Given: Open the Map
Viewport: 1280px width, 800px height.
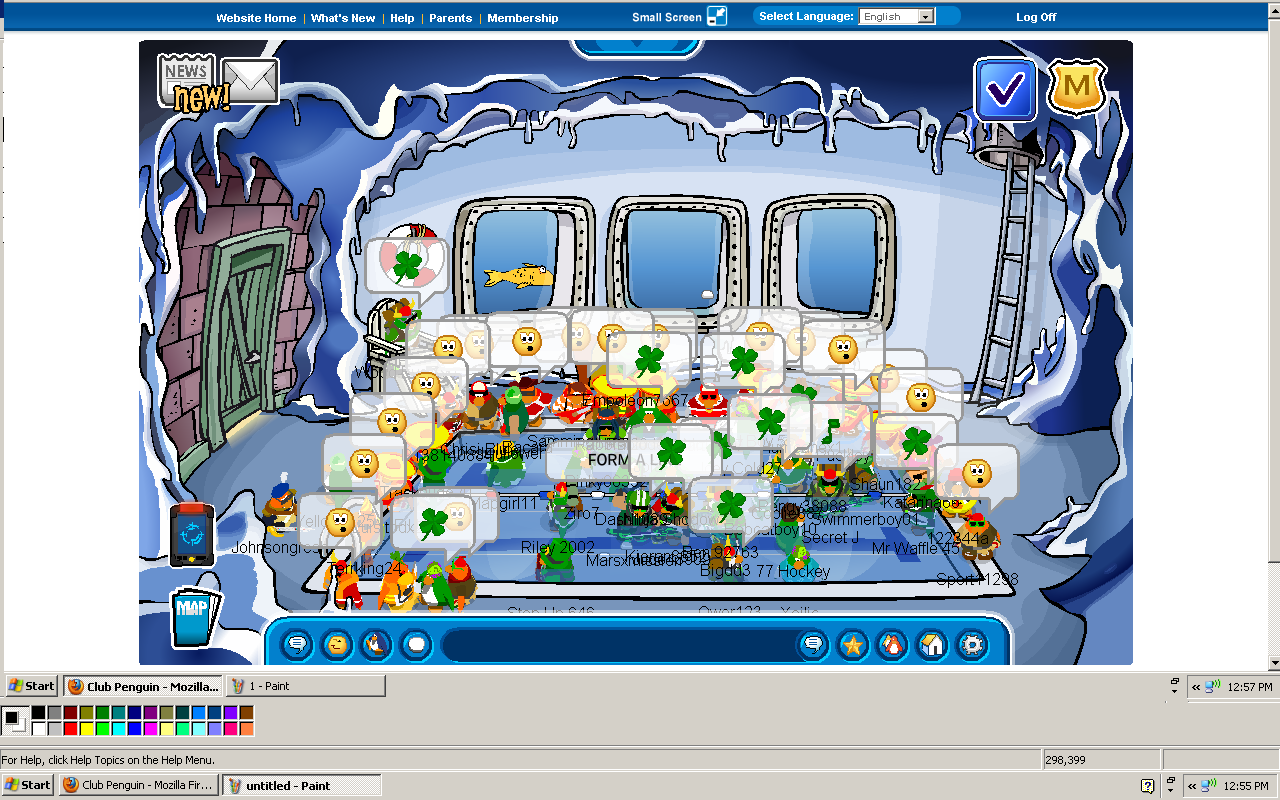Looking at the screenshot, I should pyautogui.click(x=193, y=617).
